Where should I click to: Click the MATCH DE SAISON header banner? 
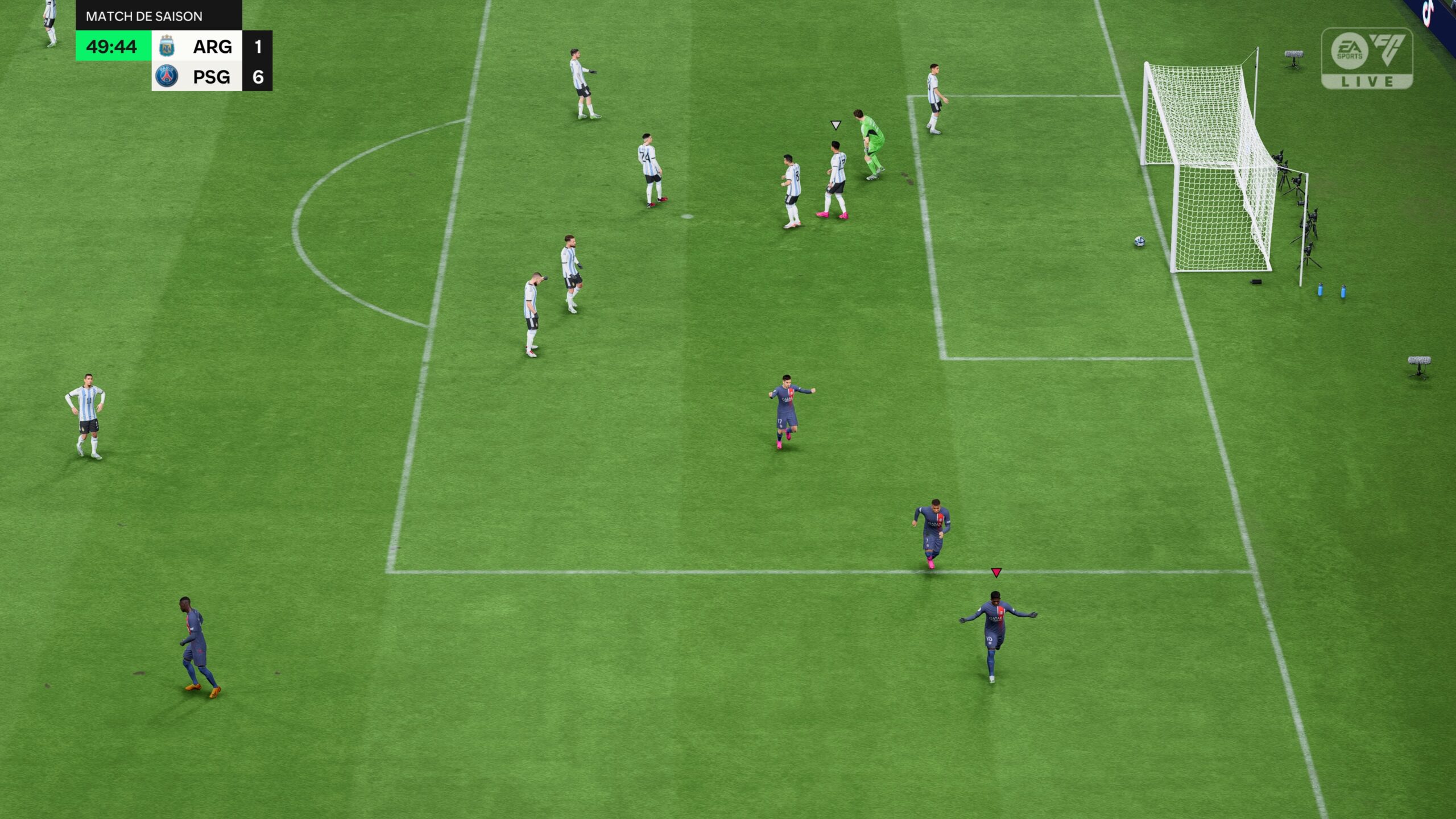coord(145,17)
